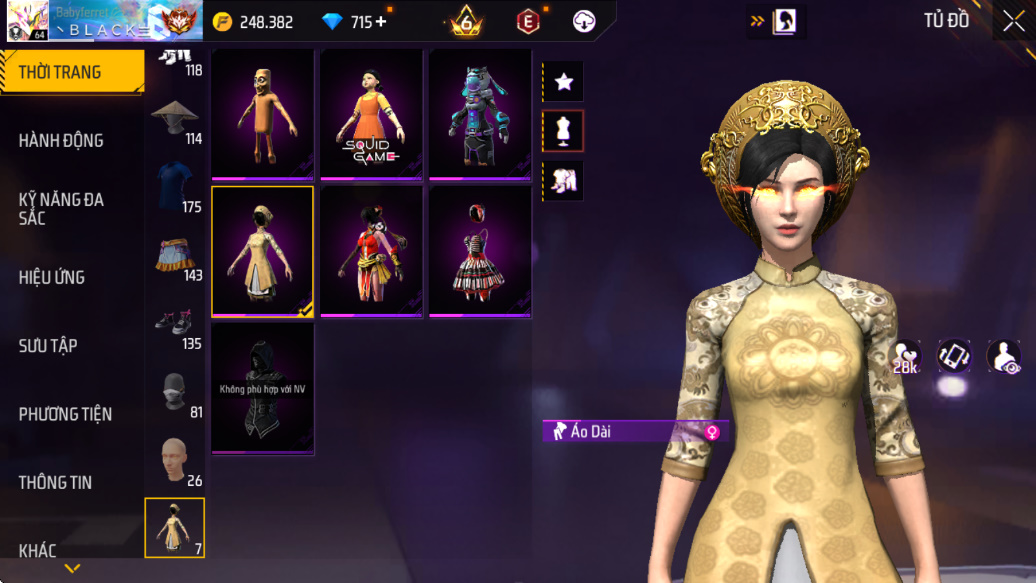Screen dimensions: 1036x583
Task: Click the star favorites filter
Action: pyautogui.click(x=563, y=82)
